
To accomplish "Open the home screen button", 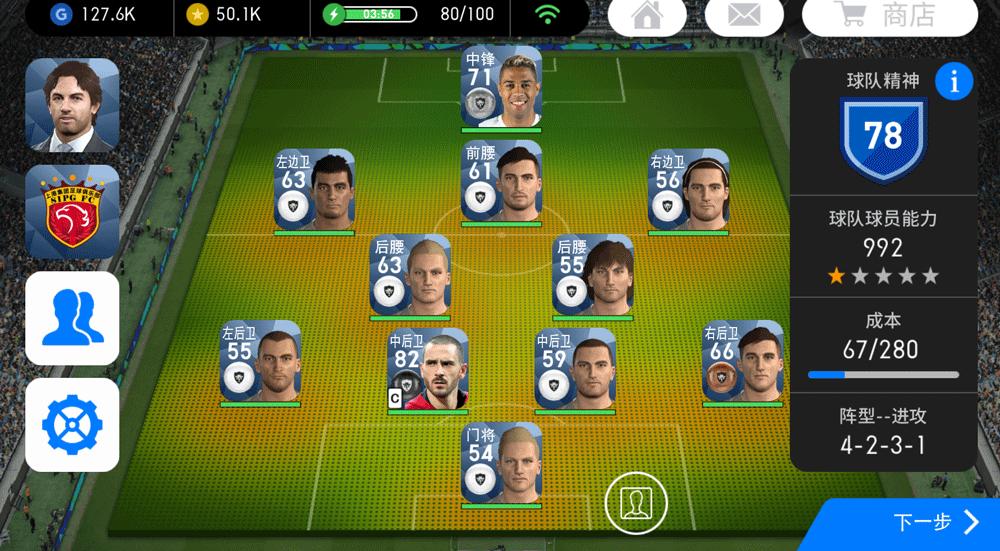I will [x=647, y=17].
